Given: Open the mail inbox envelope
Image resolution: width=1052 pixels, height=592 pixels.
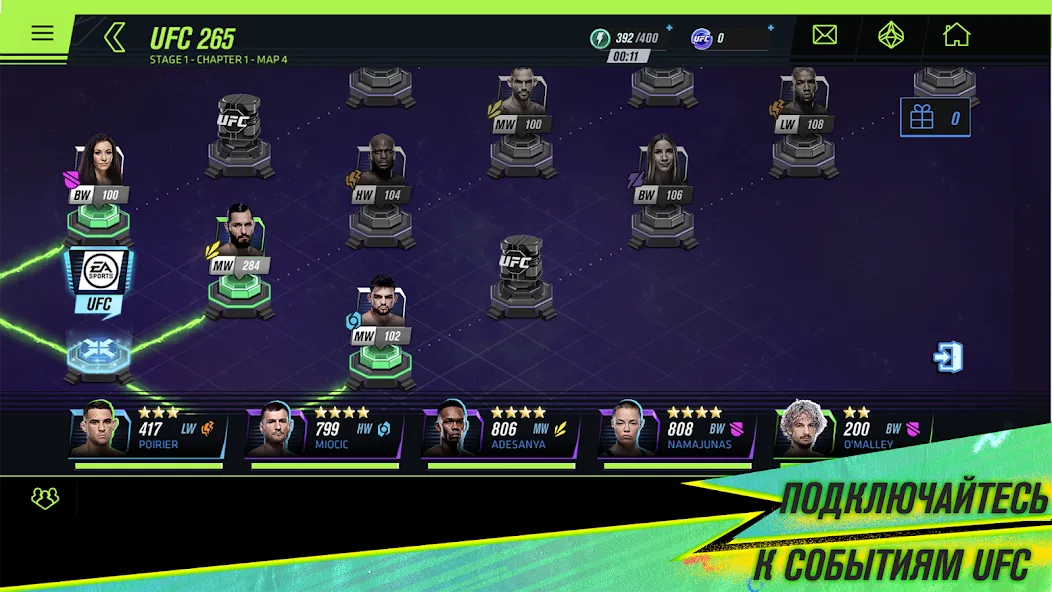Looking at the screenshot, I should click(824, 36).
